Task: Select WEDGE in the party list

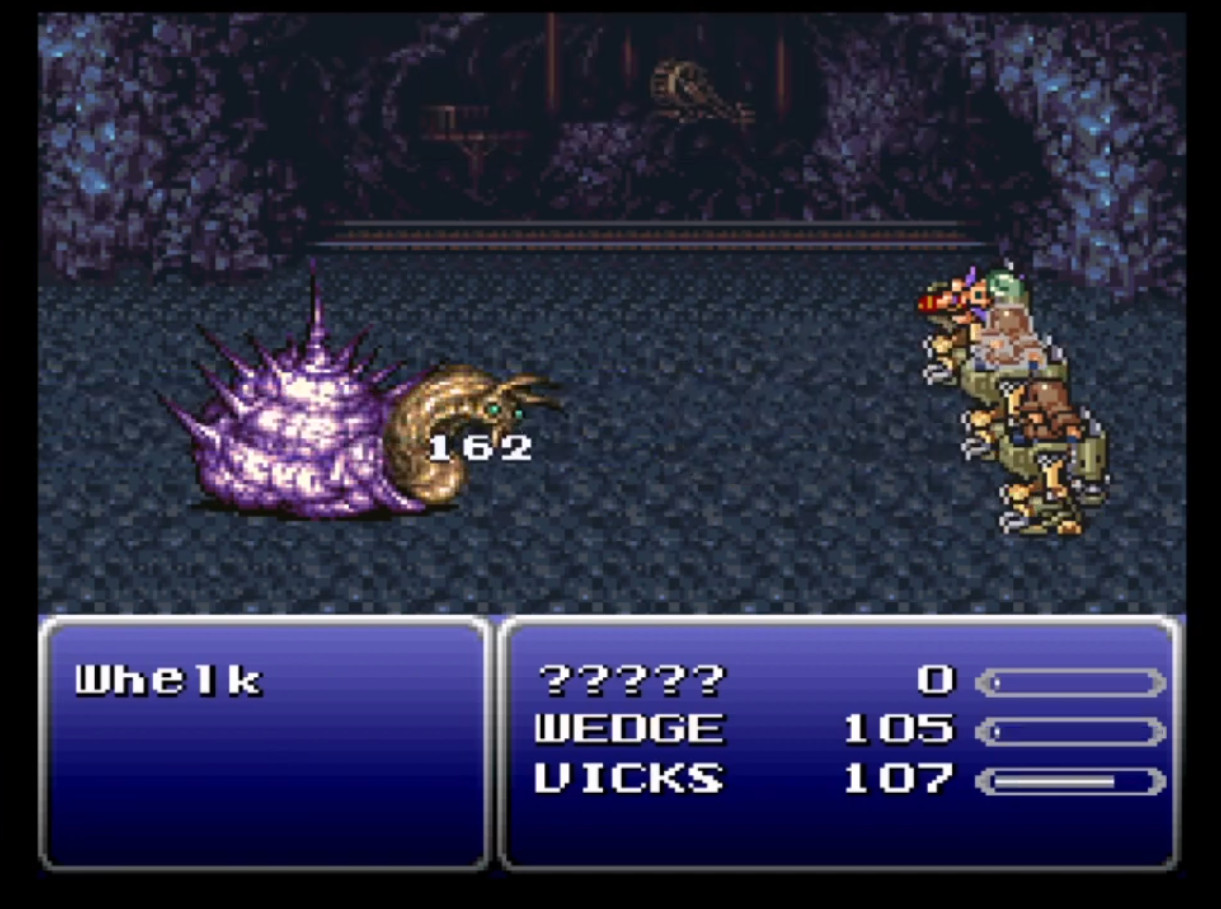Action: coord(628,729)
